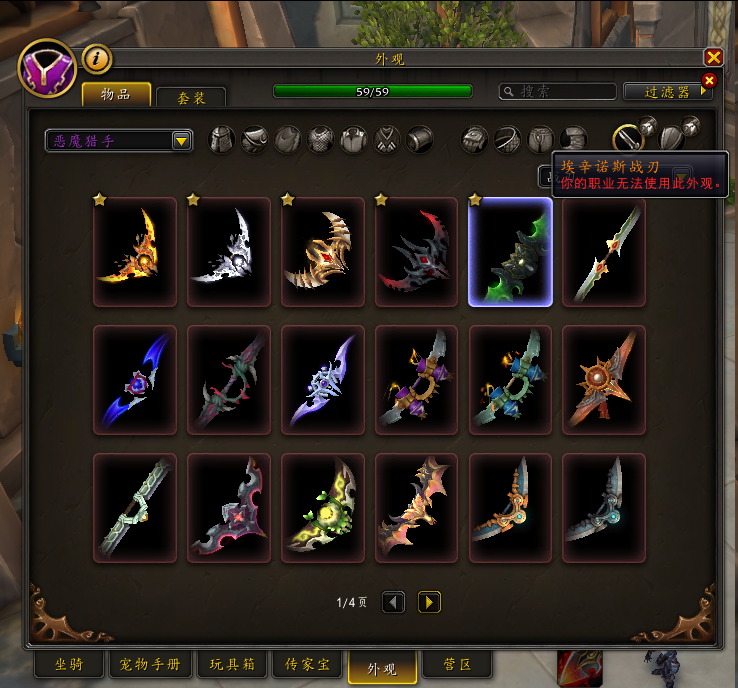Close the Appearances window
The width and height of the screenshot is (738, 688).
pyautogui.click(x=713, y=58)
